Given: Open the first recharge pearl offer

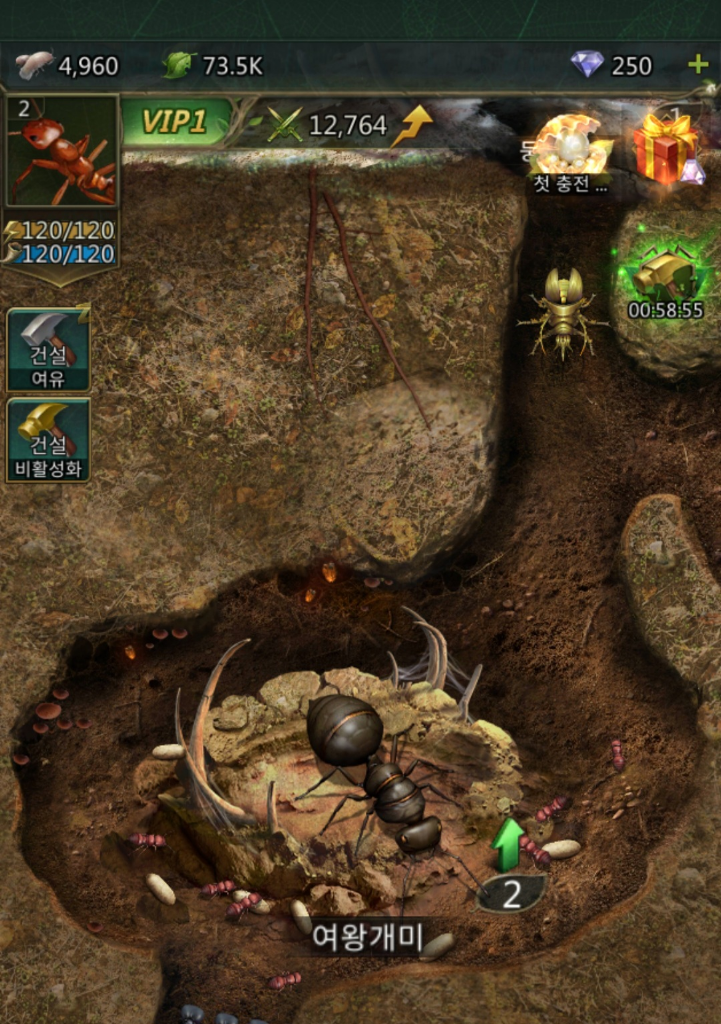Looking at the screenshot, I should tap(571, 151).
